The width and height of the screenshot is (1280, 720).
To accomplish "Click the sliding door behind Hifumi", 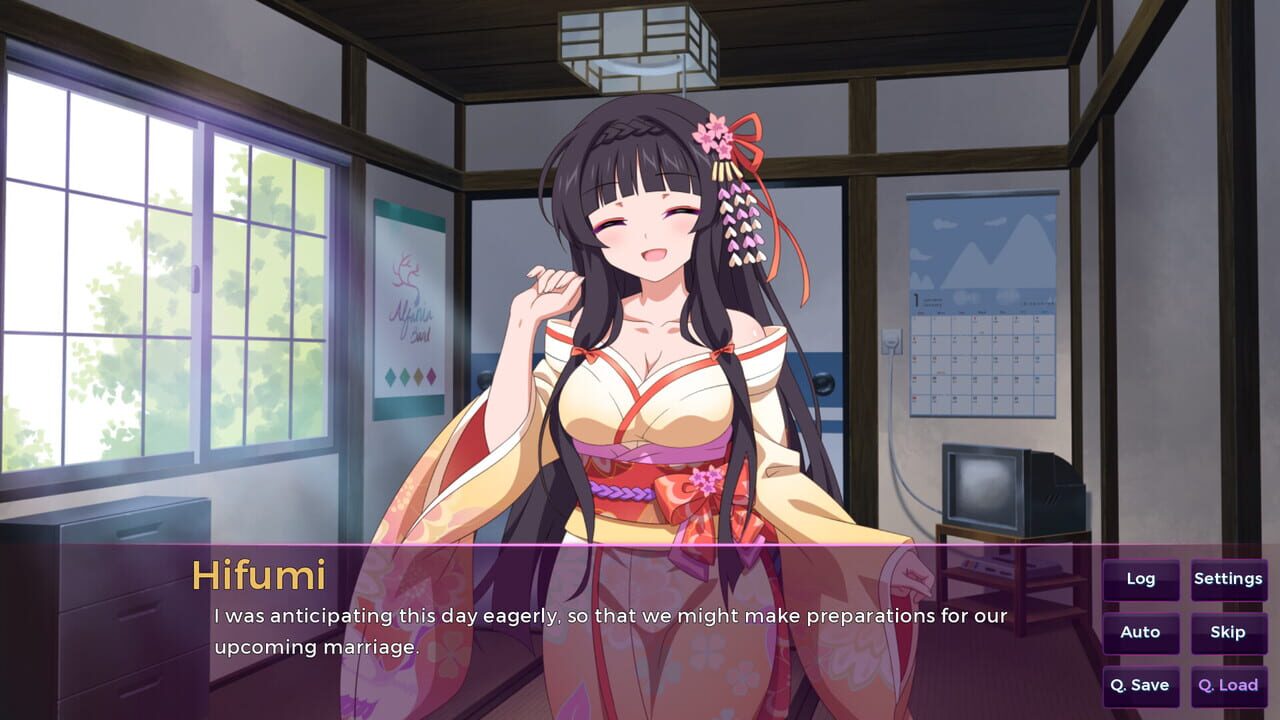I will click(820, 300).
